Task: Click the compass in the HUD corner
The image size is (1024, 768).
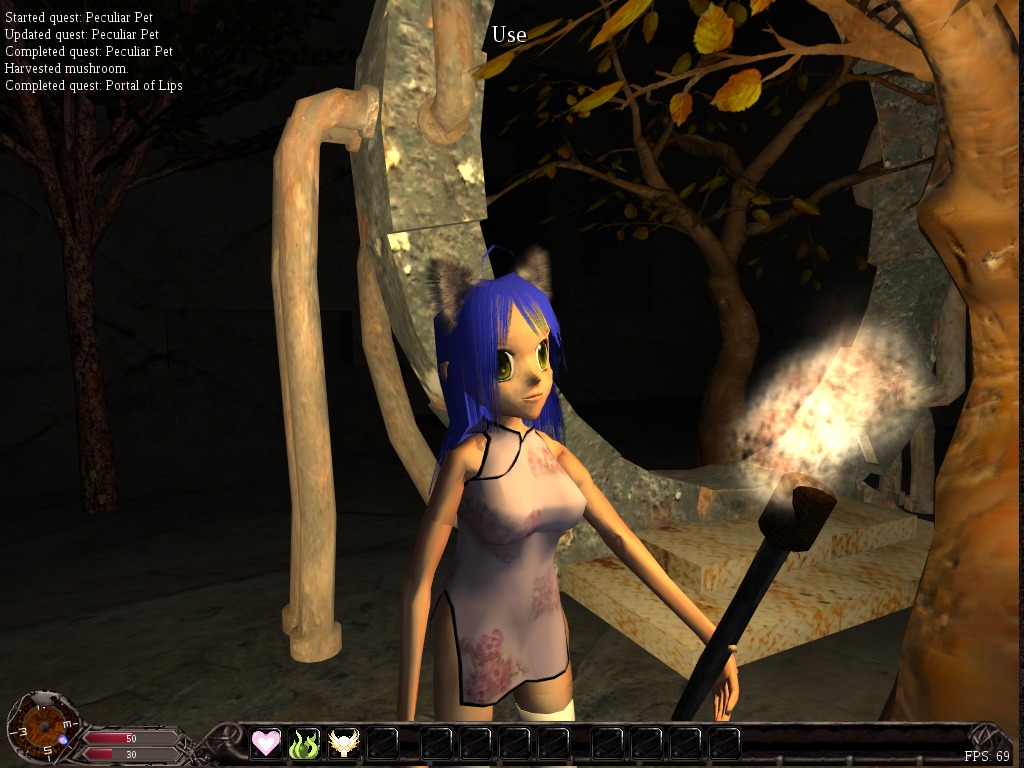Action: [x=40, y=726]
